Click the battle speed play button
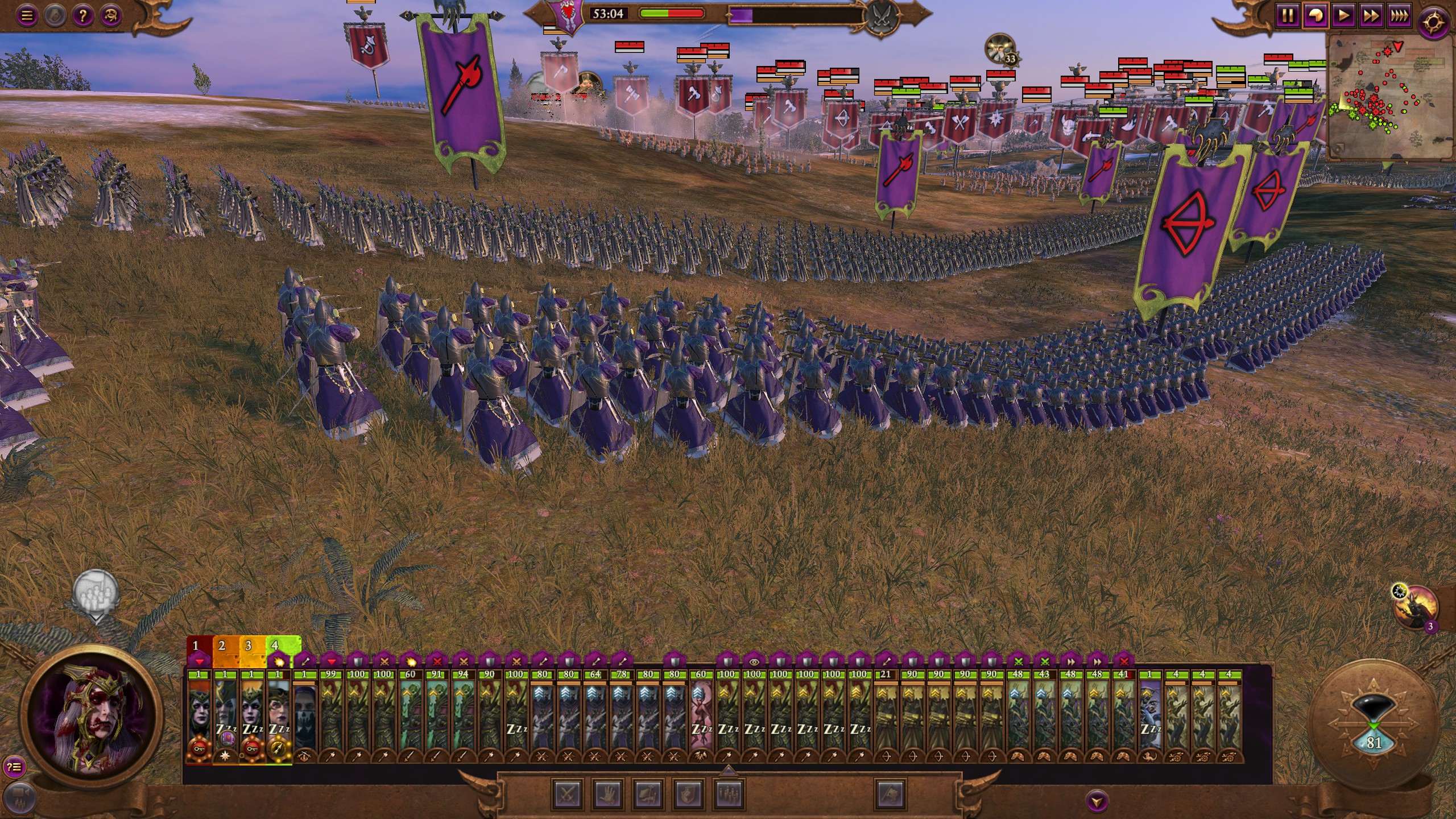The width and height of the screenshot is (1456, 819). [1343, 15]
